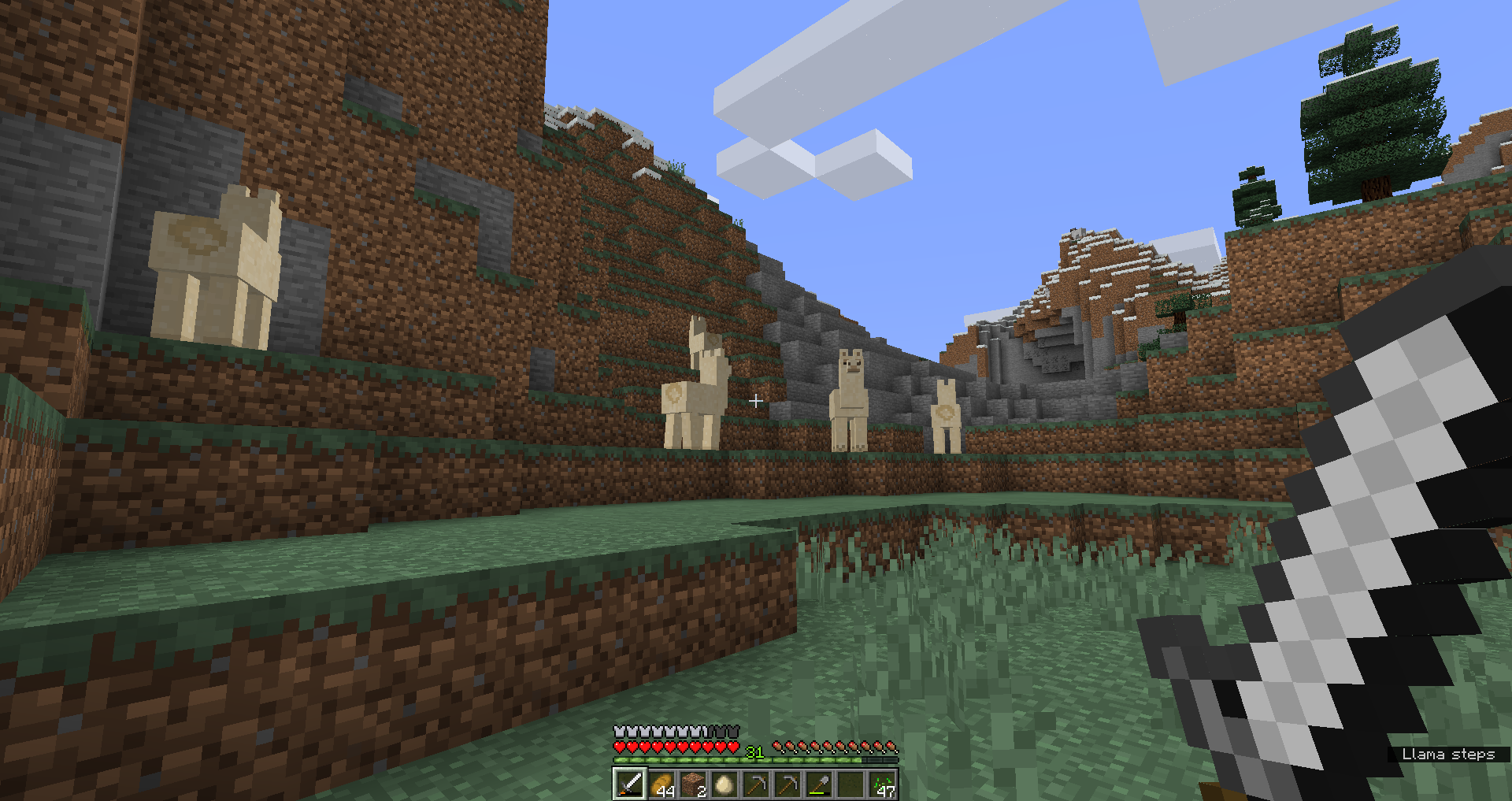Select the bread stack of 44
The height and width of the screenshot is (801, 1512).
pyautogui.click(x=661, y=785)
